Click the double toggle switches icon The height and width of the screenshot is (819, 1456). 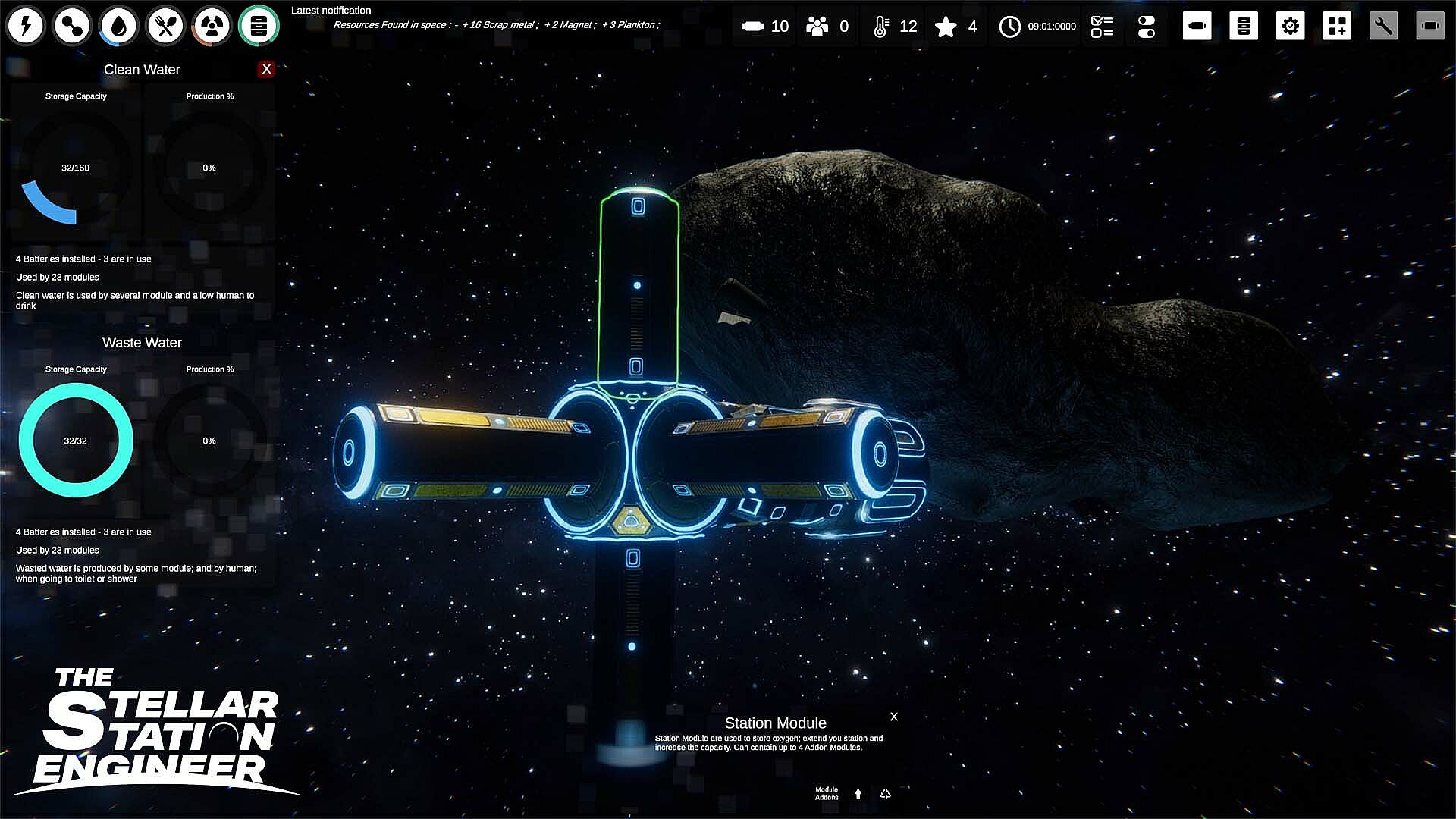pos(1147,27)
